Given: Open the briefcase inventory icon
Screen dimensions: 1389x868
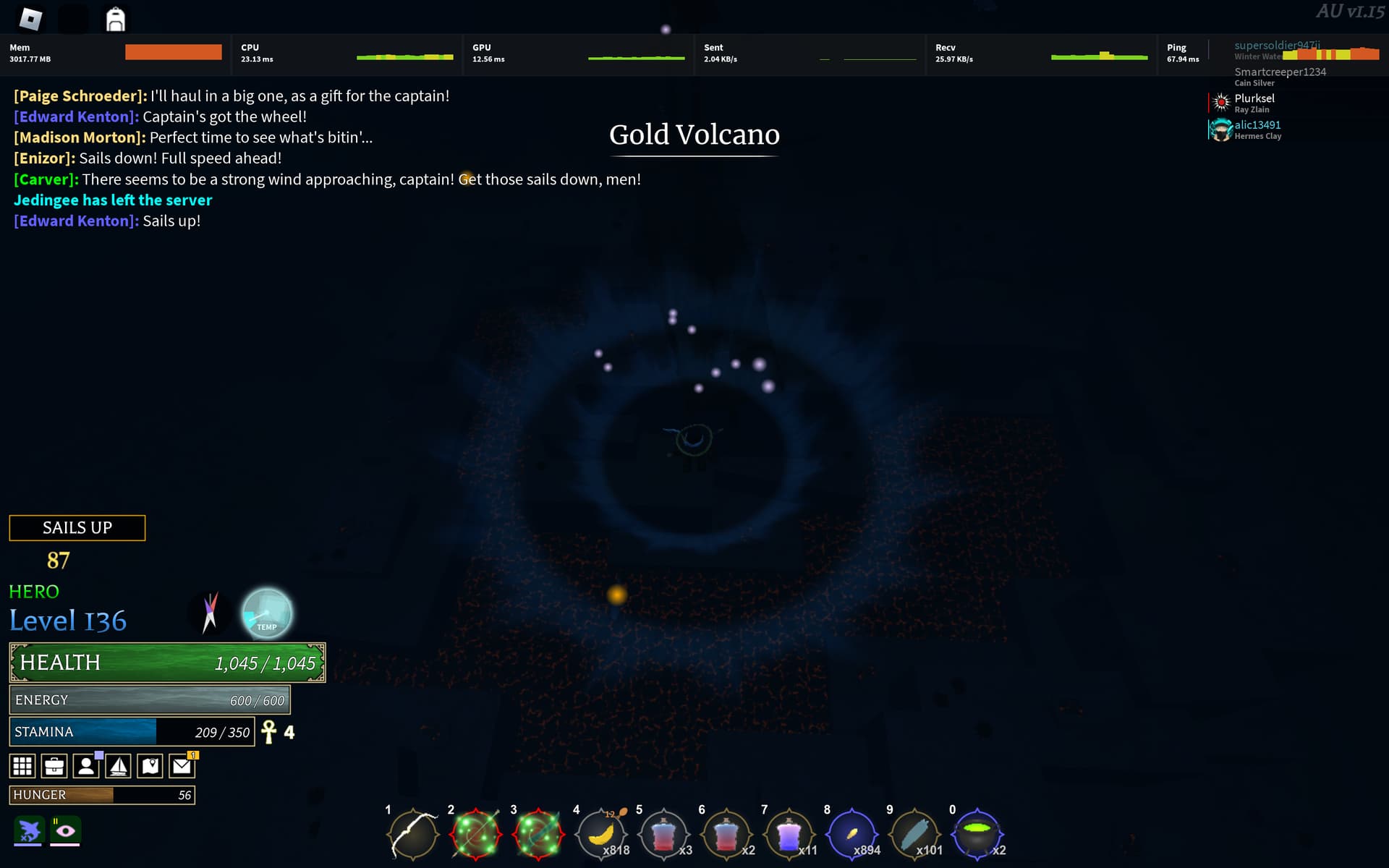Looking at the screenshot, I should point(54,765).
